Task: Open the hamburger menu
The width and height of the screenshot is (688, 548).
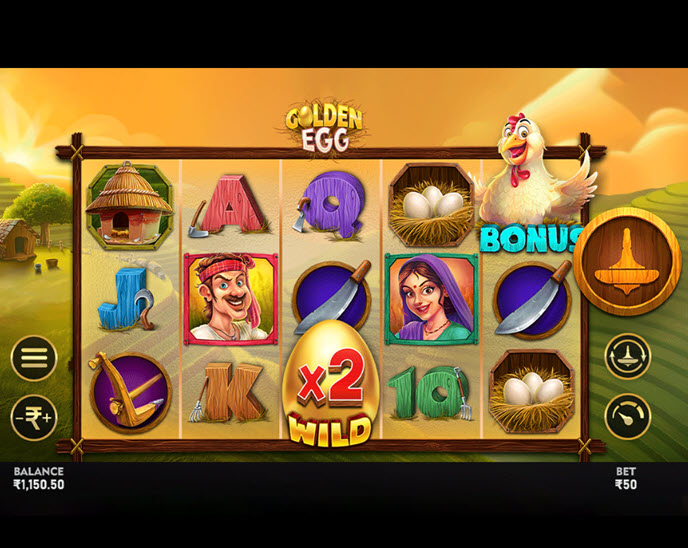Action: tap(34, 358)
